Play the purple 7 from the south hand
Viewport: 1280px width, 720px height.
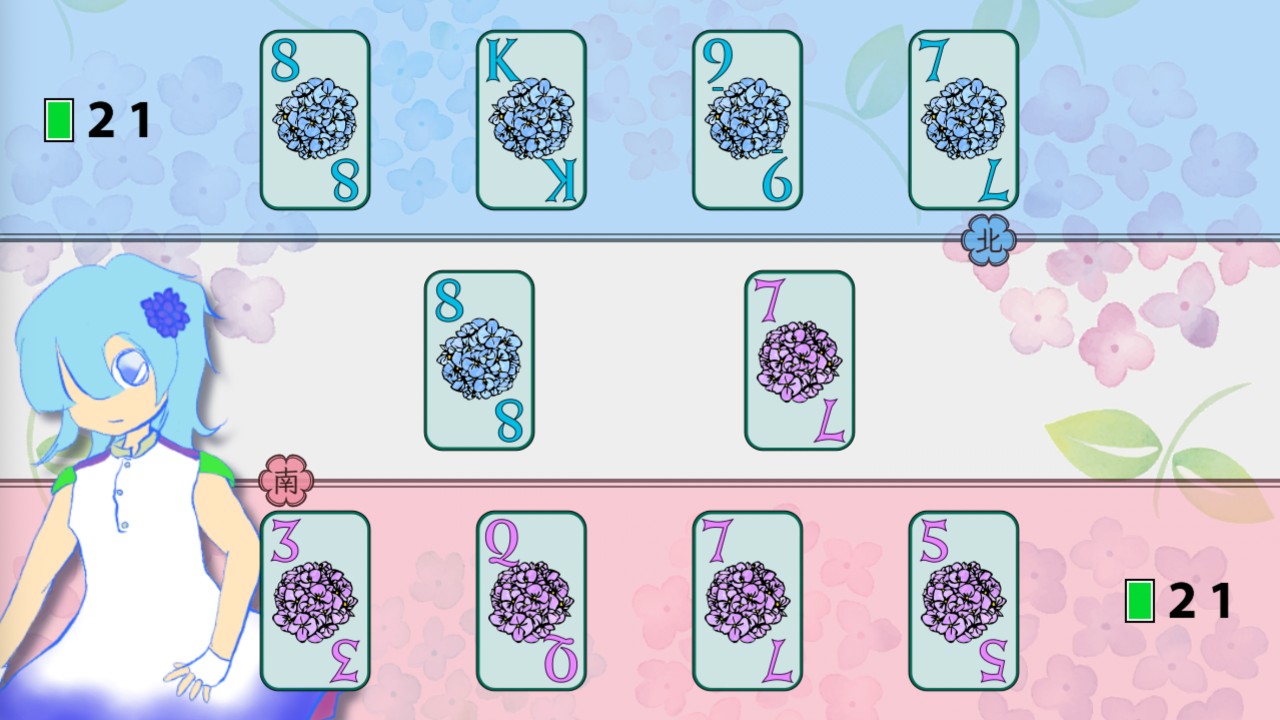pos(747,600)
